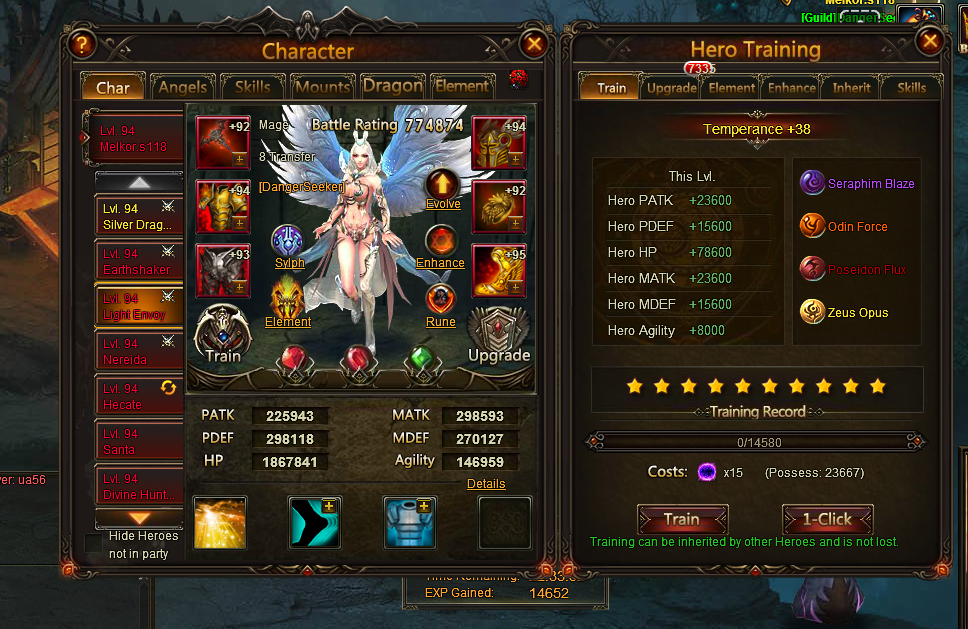This screenshot has width=968, height=629.
Task: Click the round Train emblem under the equipment
Action: [223, 334]
